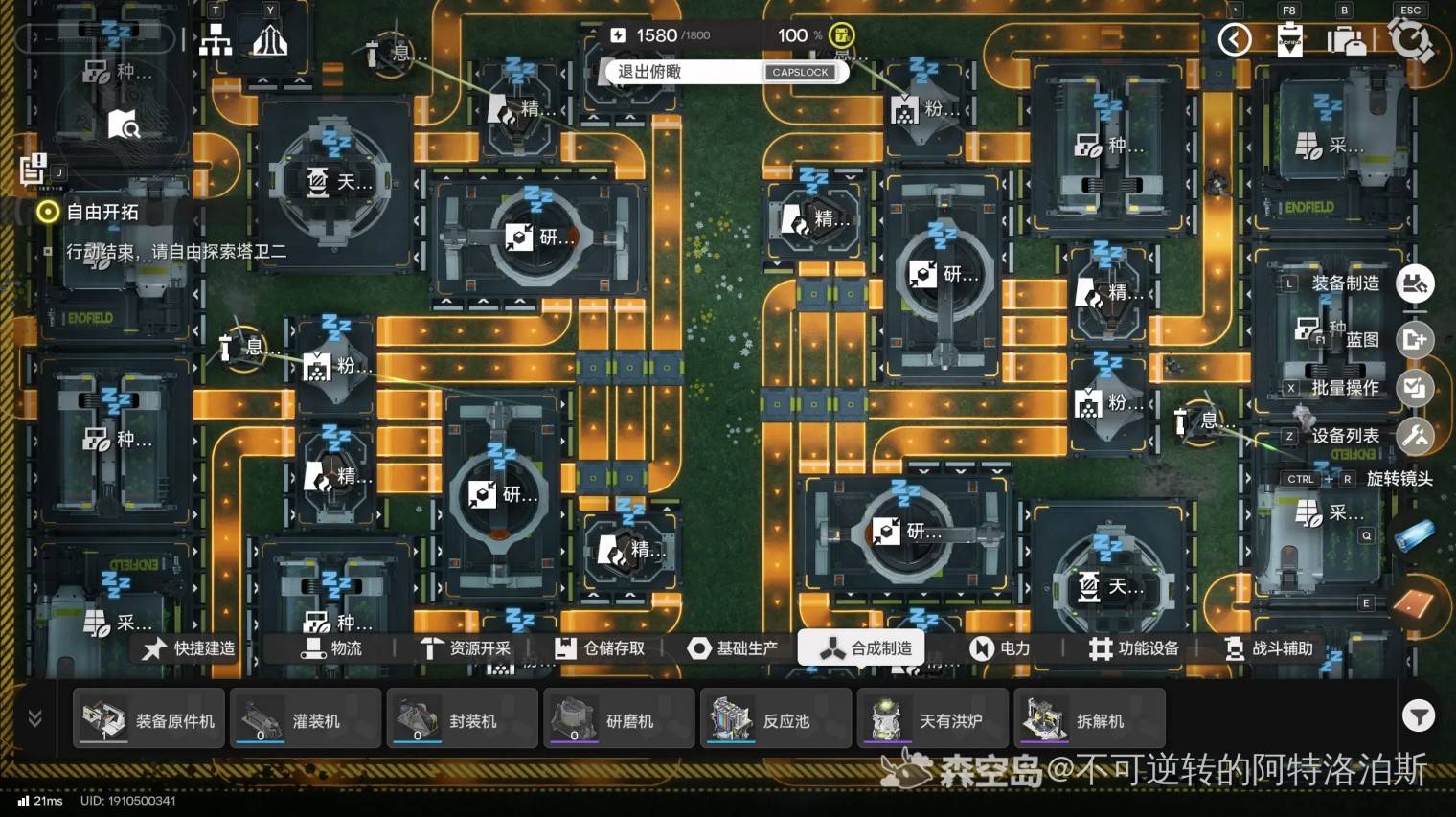Pick the 封装机 packaging machine card
1456x817 pixels.
coord(463,718)
